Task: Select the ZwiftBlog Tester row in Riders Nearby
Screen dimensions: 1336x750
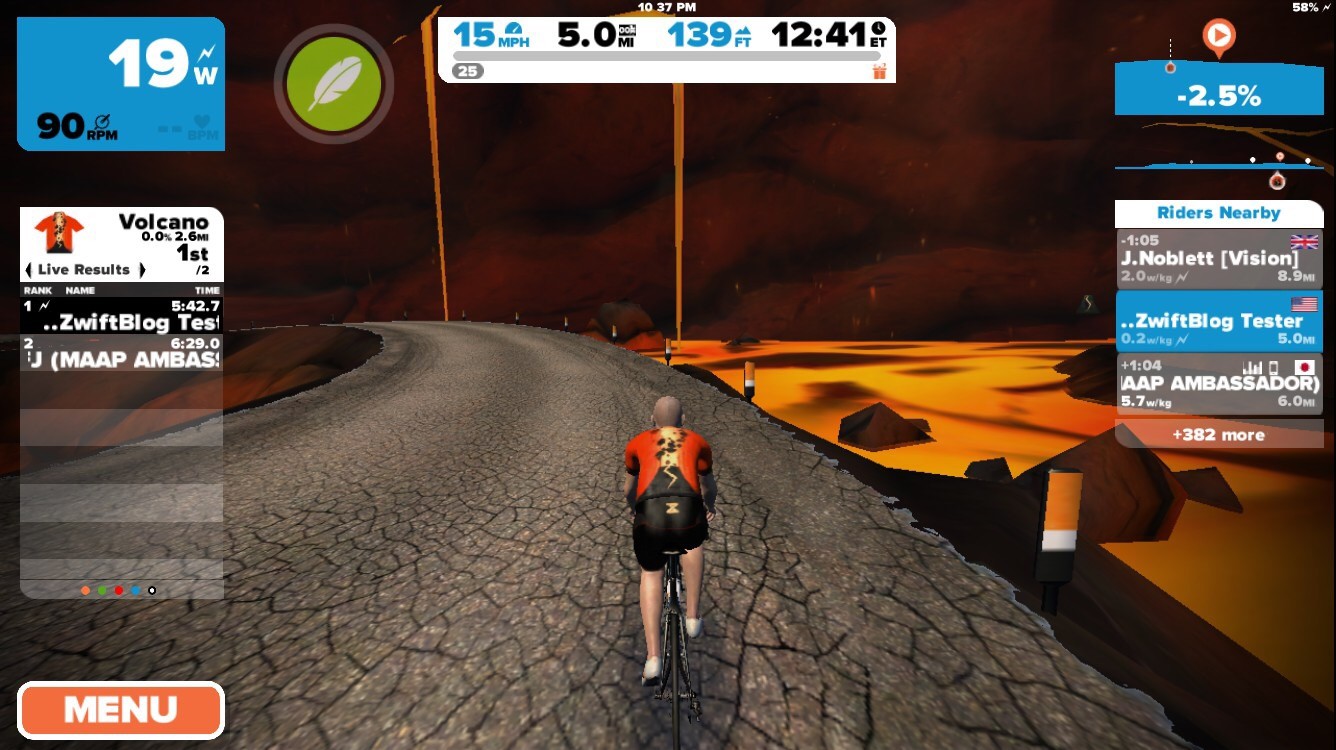Action: pyautogui.click(x=1218, y=322)
